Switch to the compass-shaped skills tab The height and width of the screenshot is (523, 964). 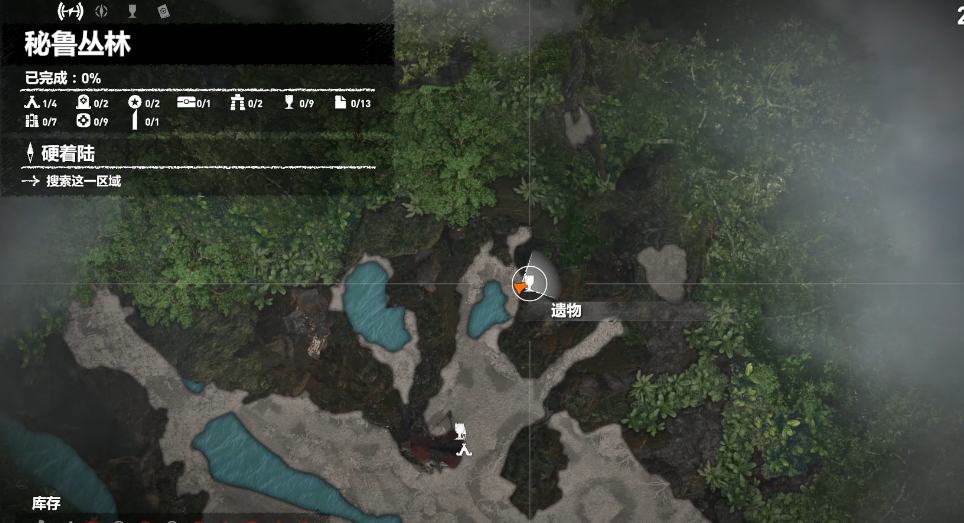101,12
